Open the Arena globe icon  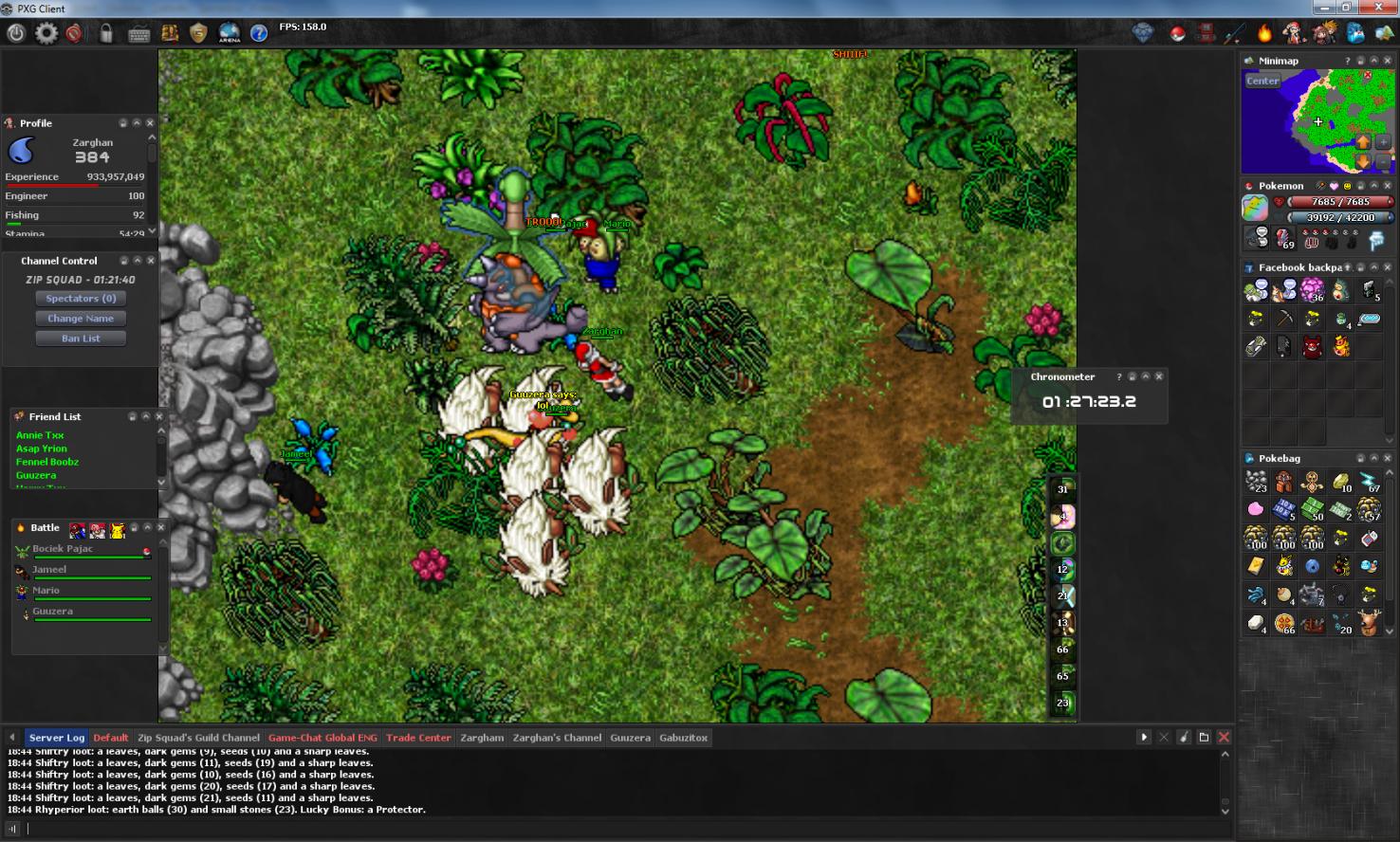click(230, 33)
